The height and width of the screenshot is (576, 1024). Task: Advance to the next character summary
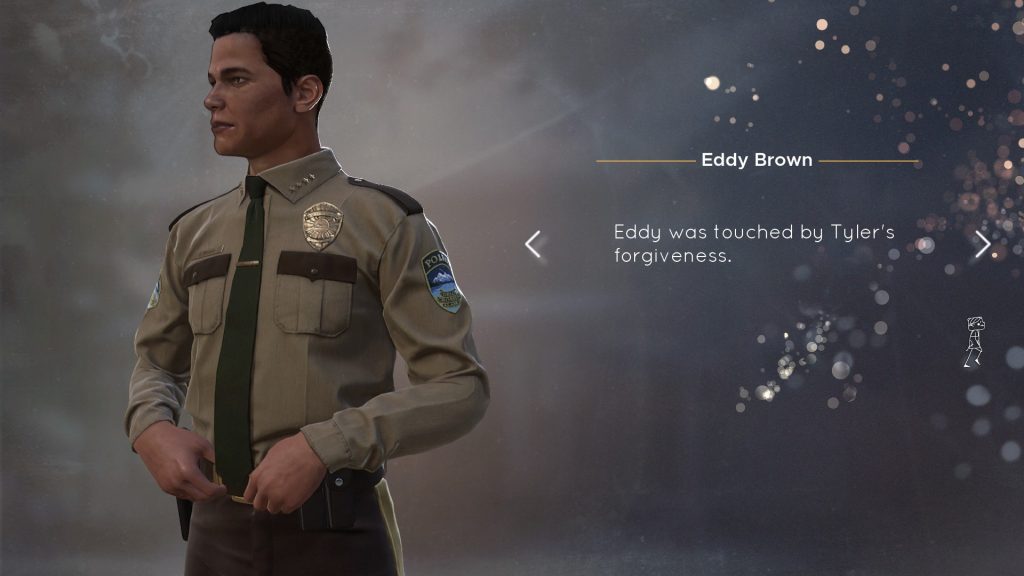pyautogui.click(x=983, y=244)
